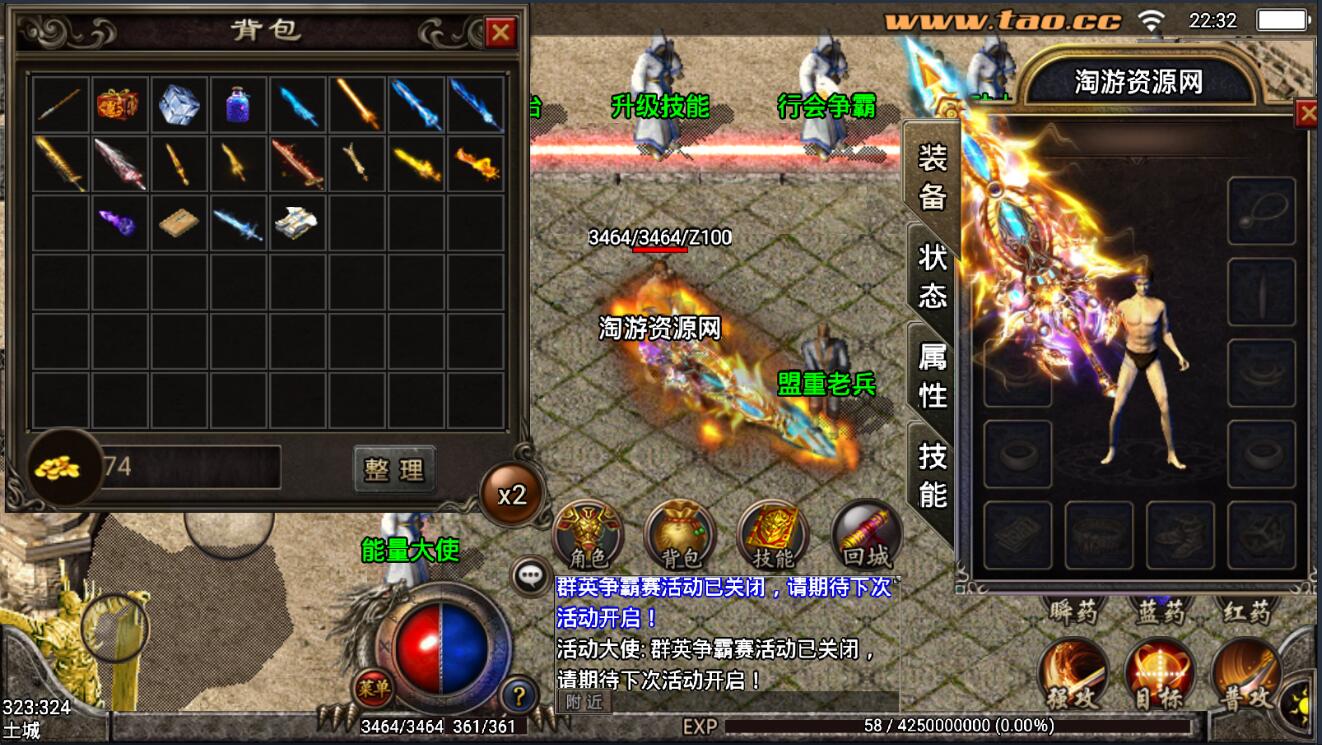This screenshot has width=1322, height=745.
Task: Tap the 背包 bag icon on the HUD
Action: click(x=680, y=537)
